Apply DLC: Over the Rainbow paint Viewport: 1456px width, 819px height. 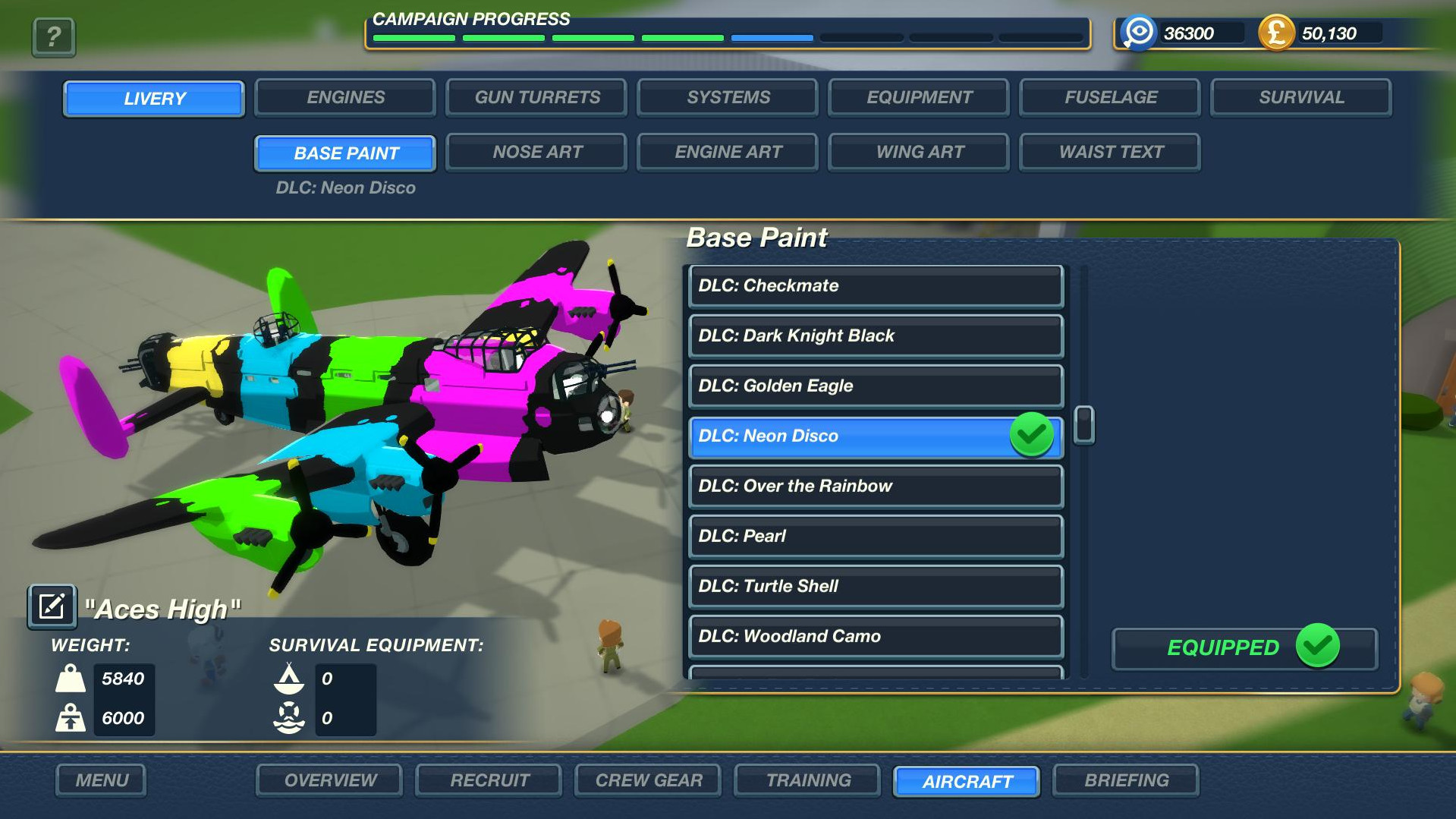tap(876, 487)
